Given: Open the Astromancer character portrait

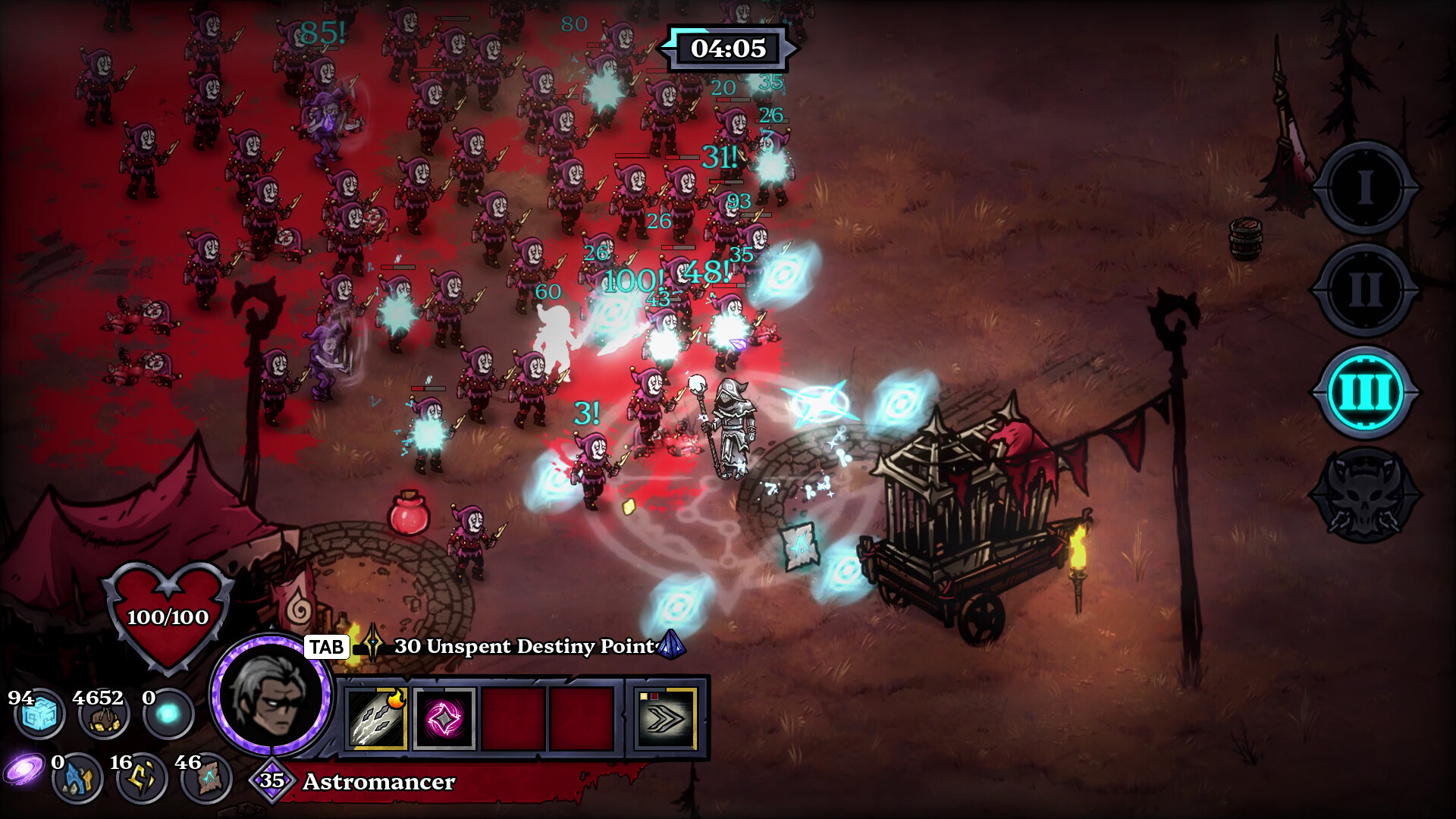Looking at the screenshot, I should pos(271,695).
